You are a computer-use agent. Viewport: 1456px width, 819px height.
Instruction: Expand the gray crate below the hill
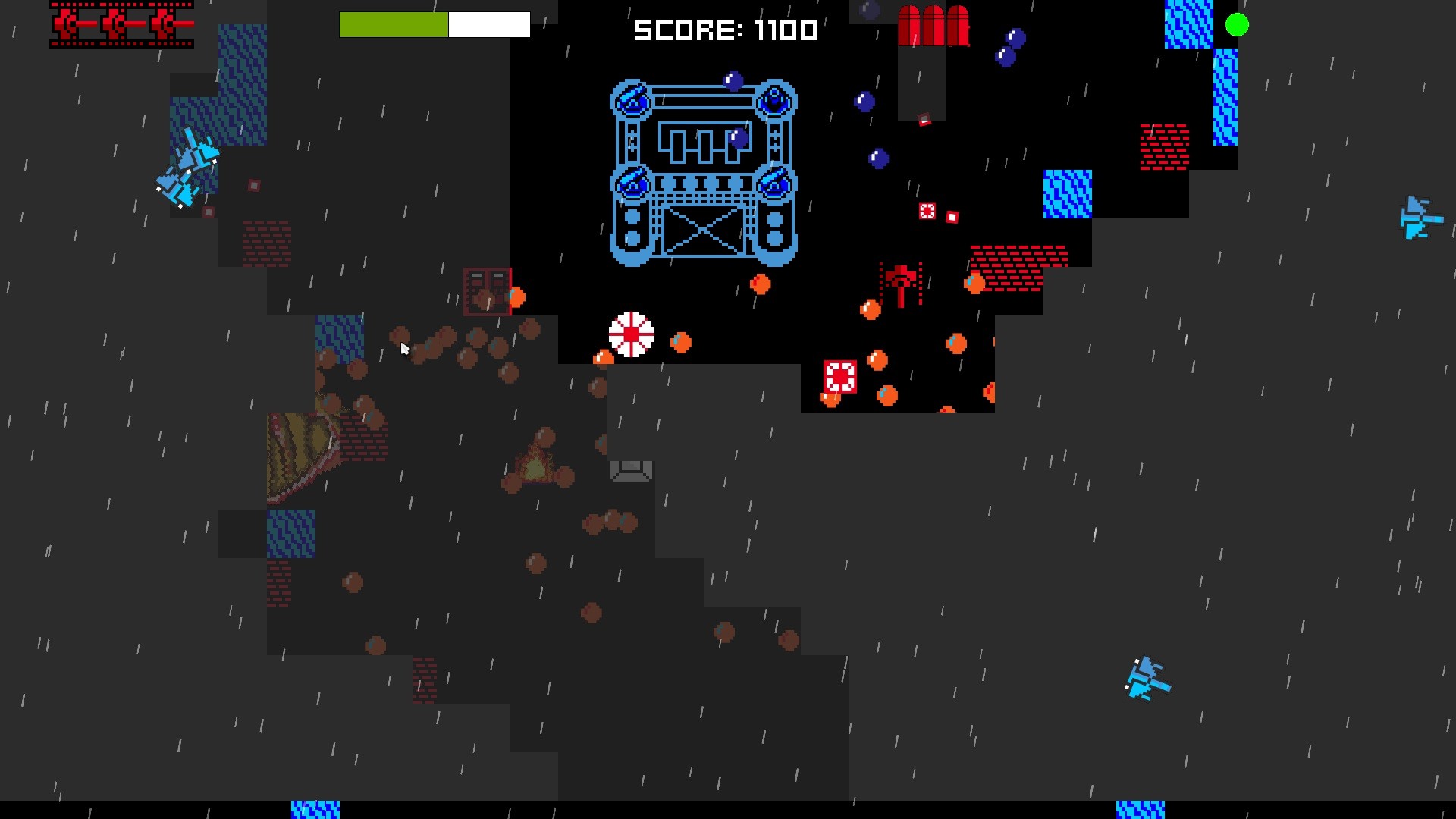pos(629,470)
